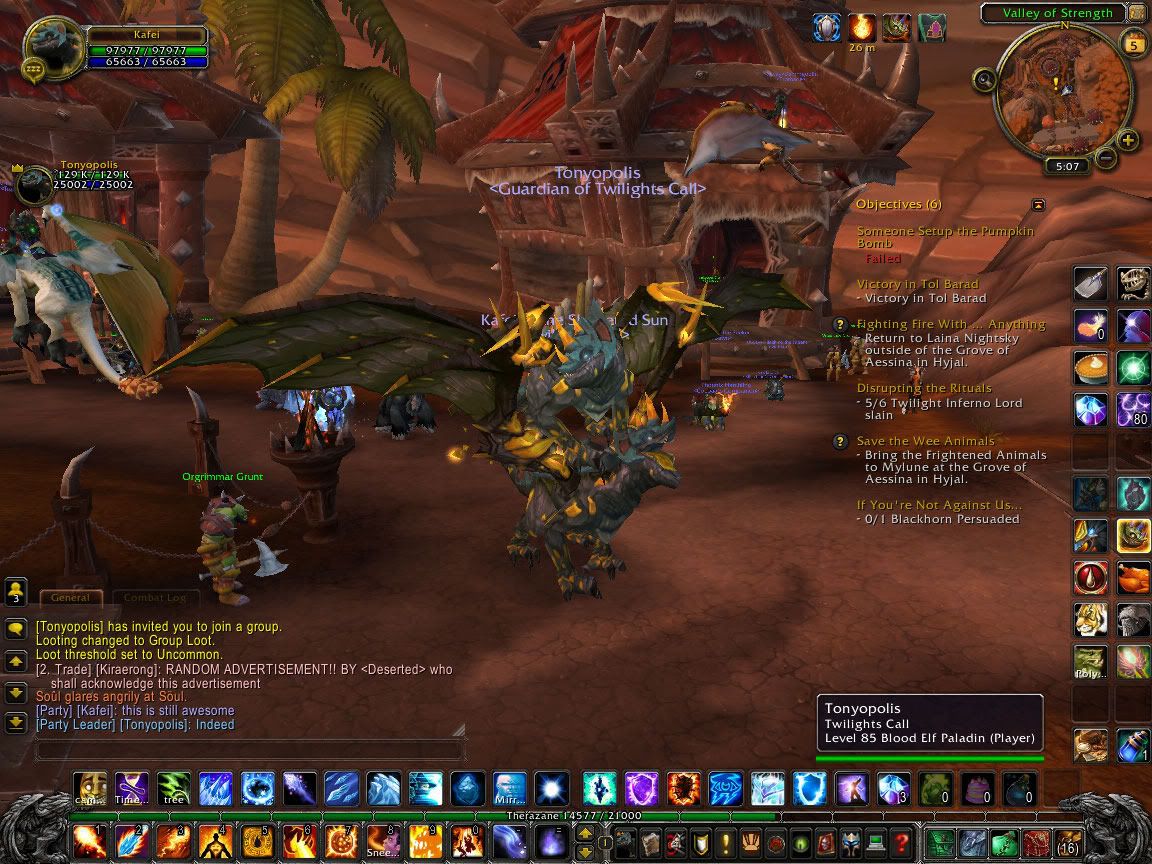Select Kafei's player portrait
Screen dimensions: 1152x864
[x=54, y=48]
